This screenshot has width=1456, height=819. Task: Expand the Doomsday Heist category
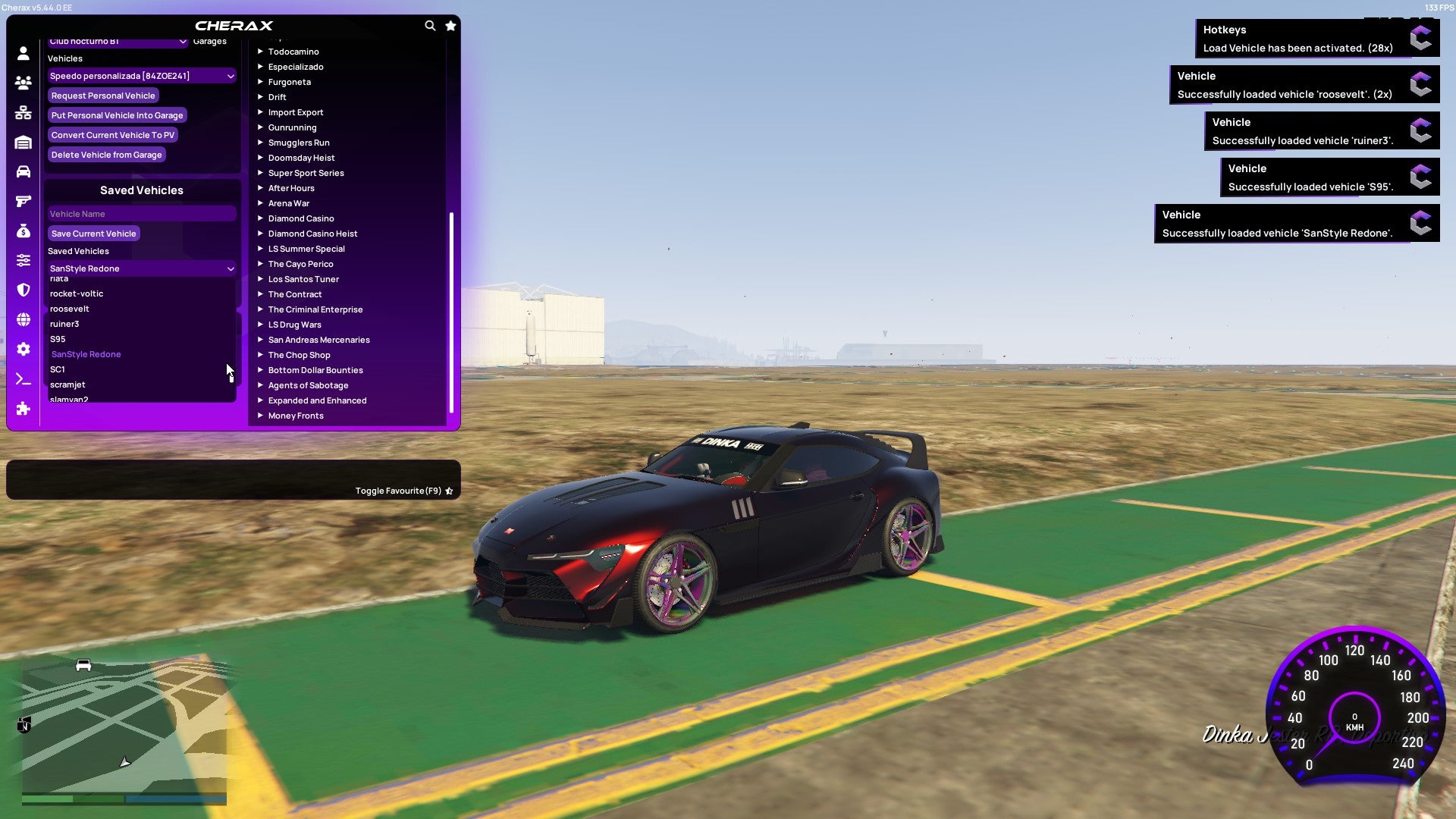point(301,158)
